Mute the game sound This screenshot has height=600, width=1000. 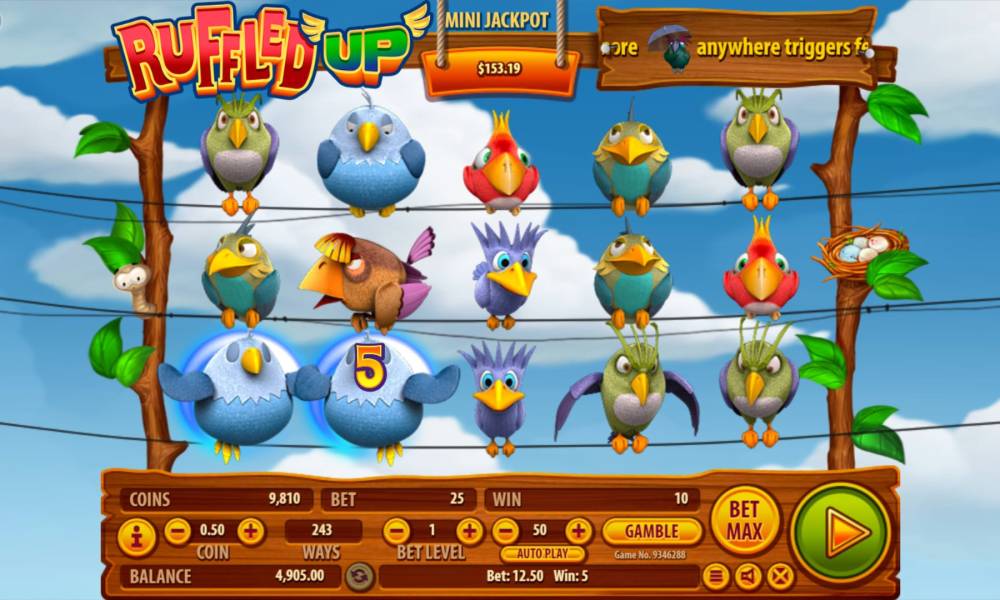pyautogui.click(x=748, y=576)
